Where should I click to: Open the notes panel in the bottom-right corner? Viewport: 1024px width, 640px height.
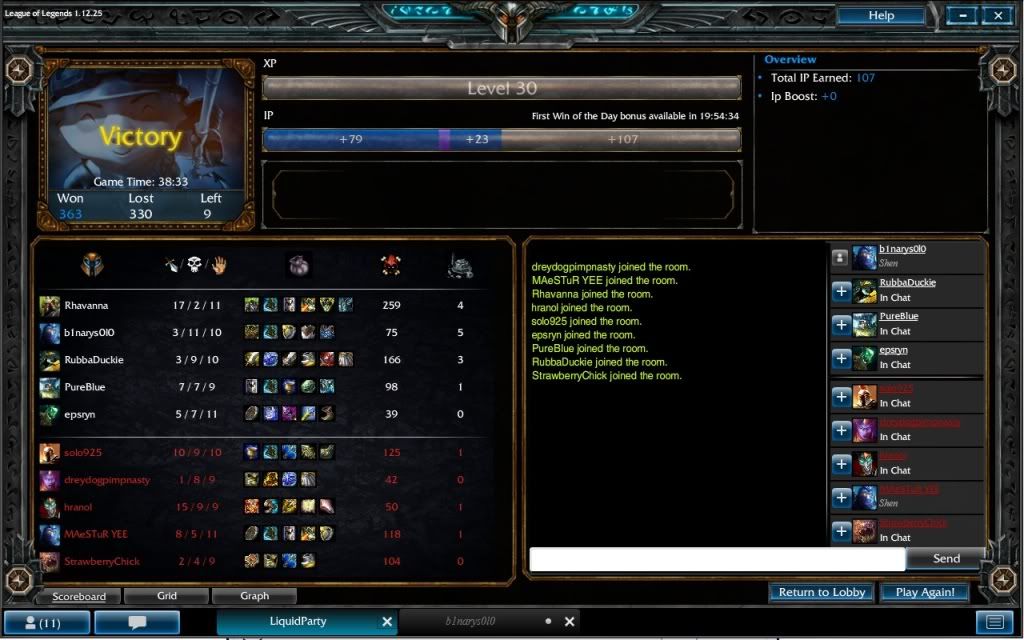click(995, 622)
